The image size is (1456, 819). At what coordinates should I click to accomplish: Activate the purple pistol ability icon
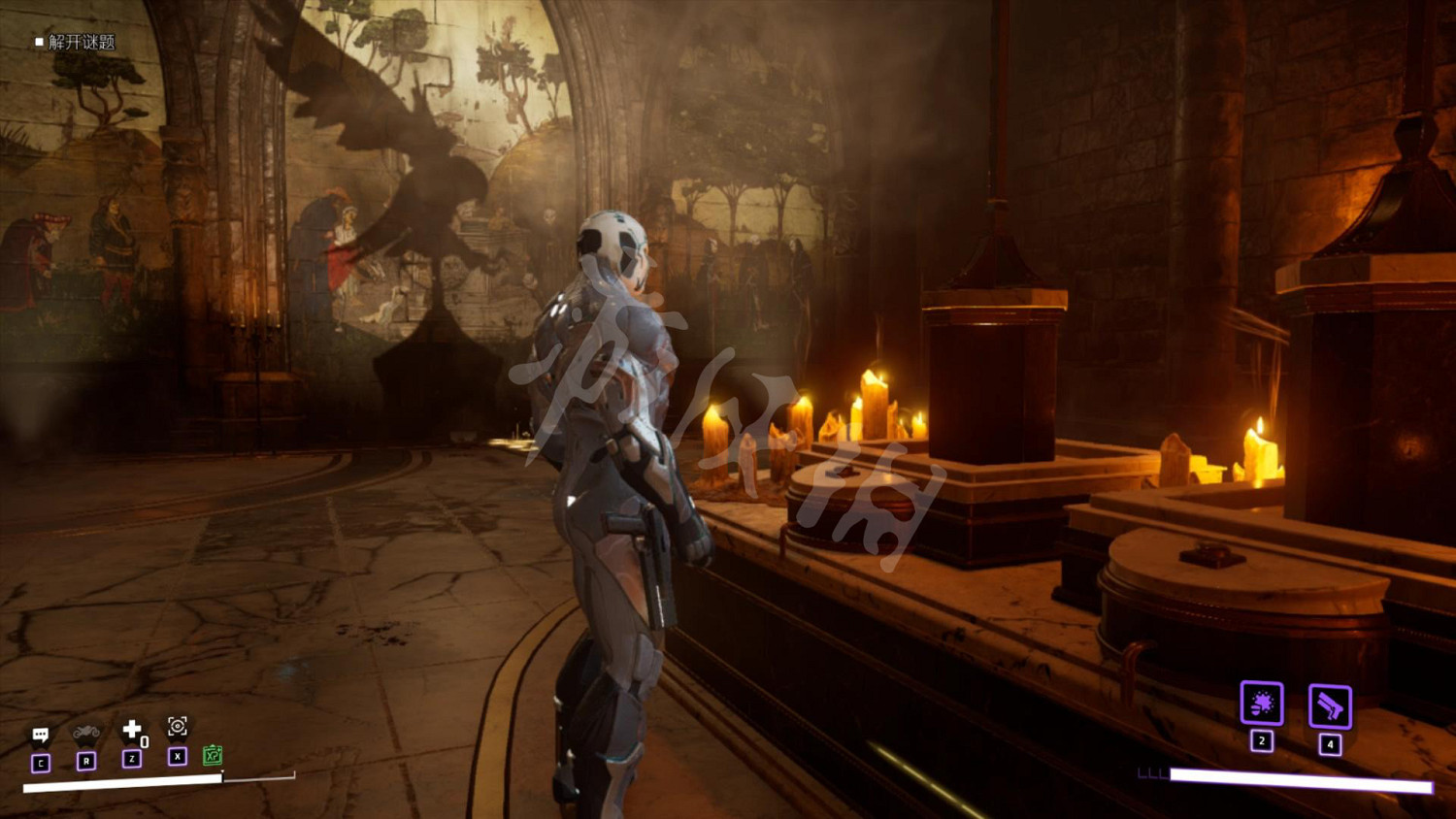[1330, 706]
